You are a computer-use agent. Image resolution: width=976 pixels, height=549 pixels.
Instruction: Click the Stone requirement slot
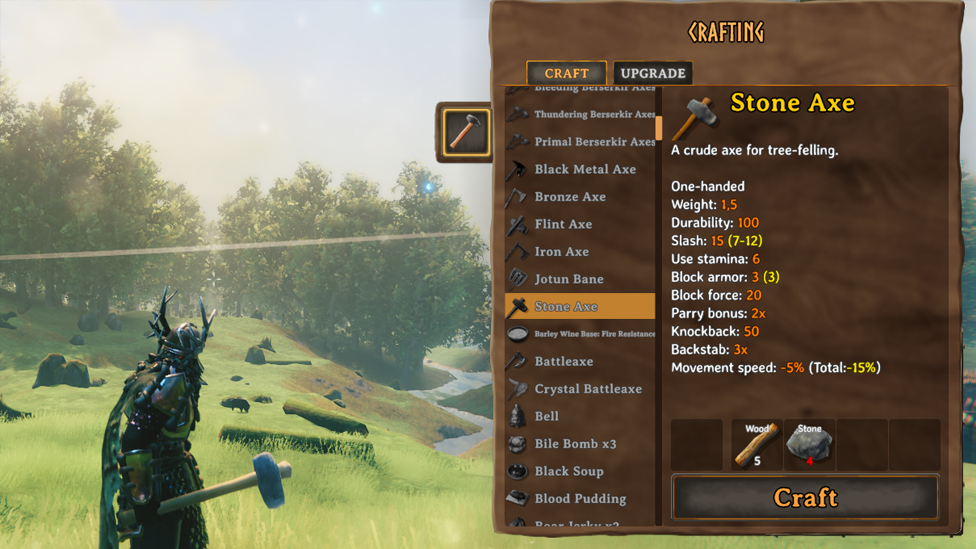click(809, 445)
